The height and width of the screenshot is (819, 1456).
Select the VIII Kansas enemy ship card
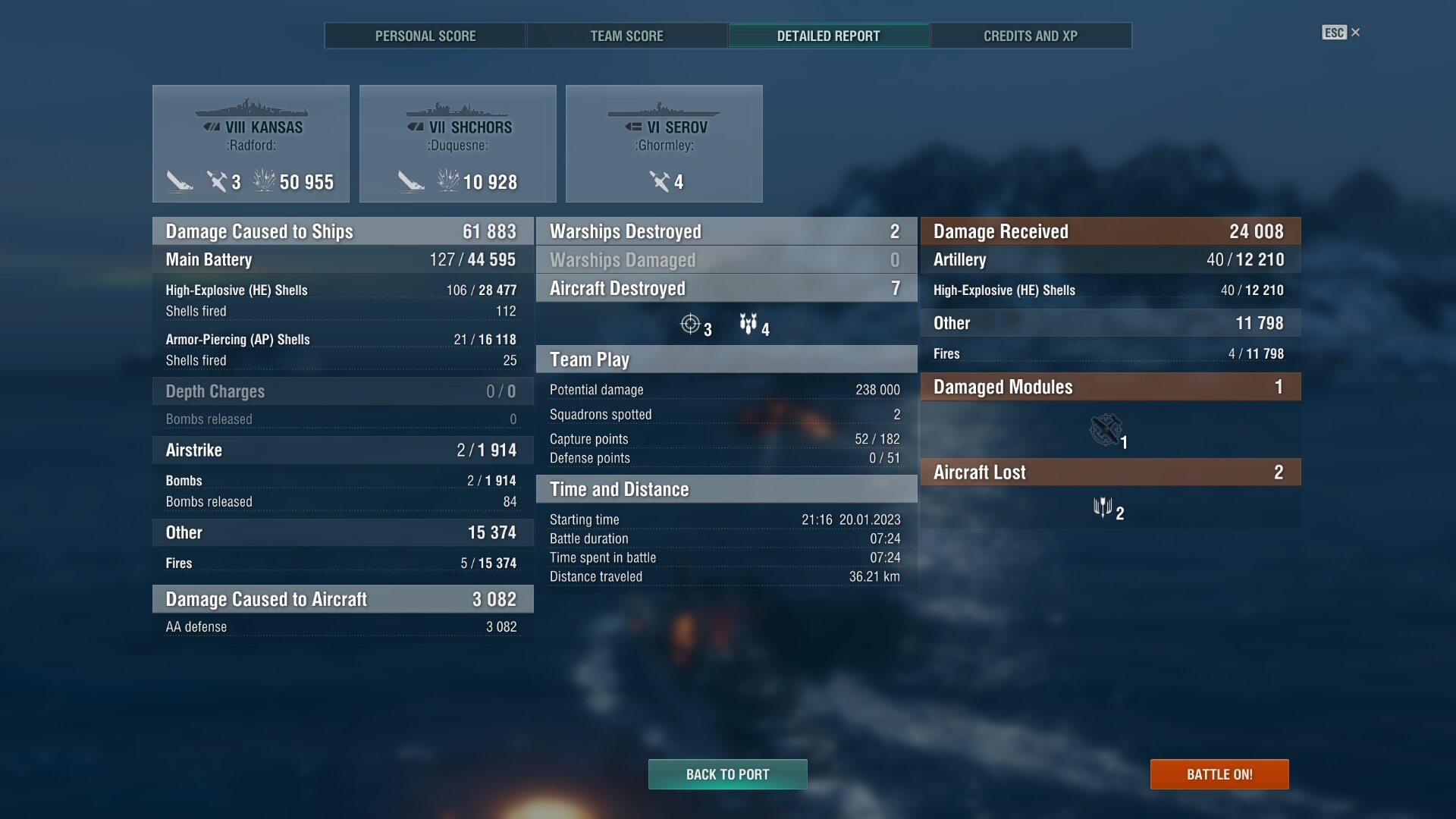251,143
